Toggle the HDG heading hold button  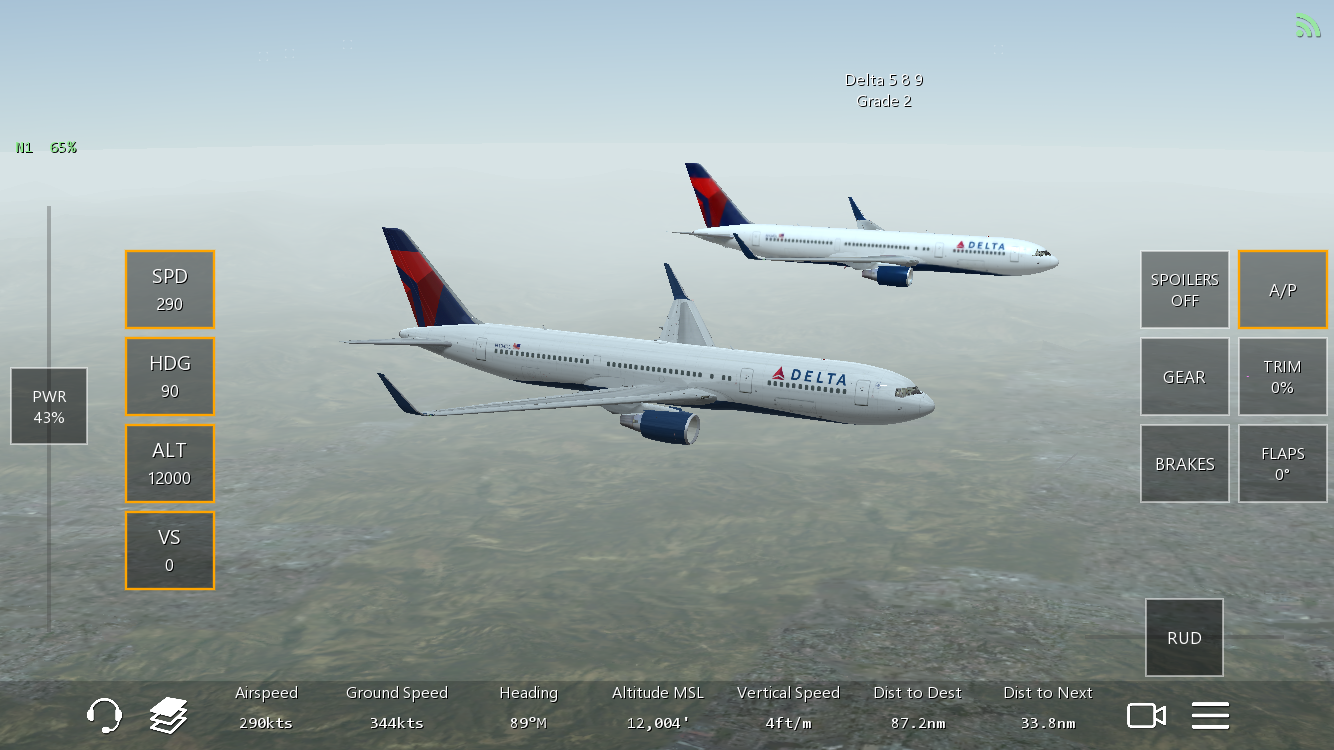[x=170, y=376]
